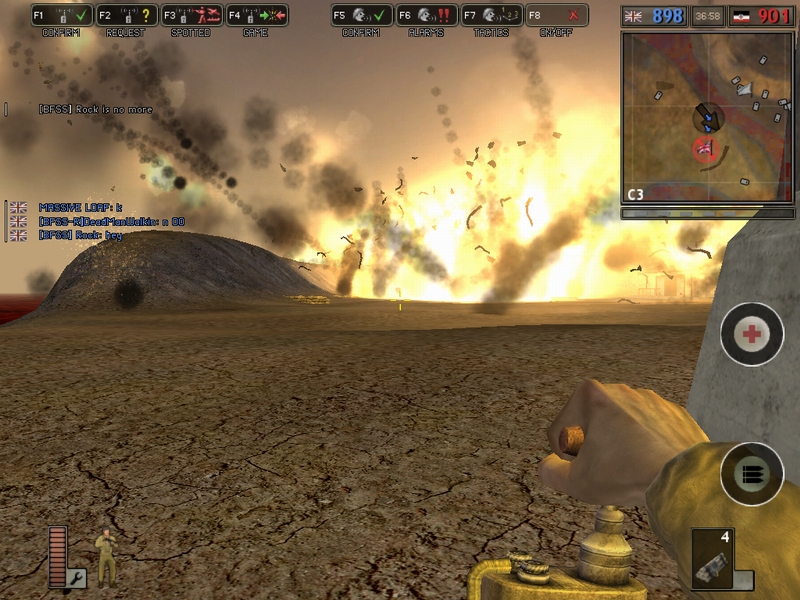Open the F2 Request radio menu
800x600 pixels.
(x=127, y=15)
